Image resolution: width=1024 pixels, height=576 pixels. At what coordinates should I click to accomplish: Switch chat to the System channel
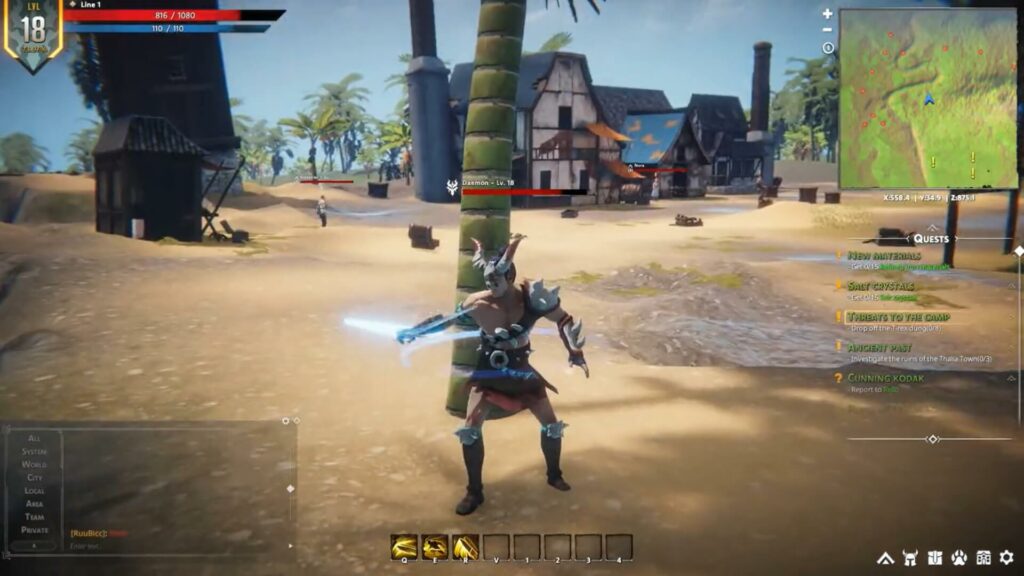(35, 451)
